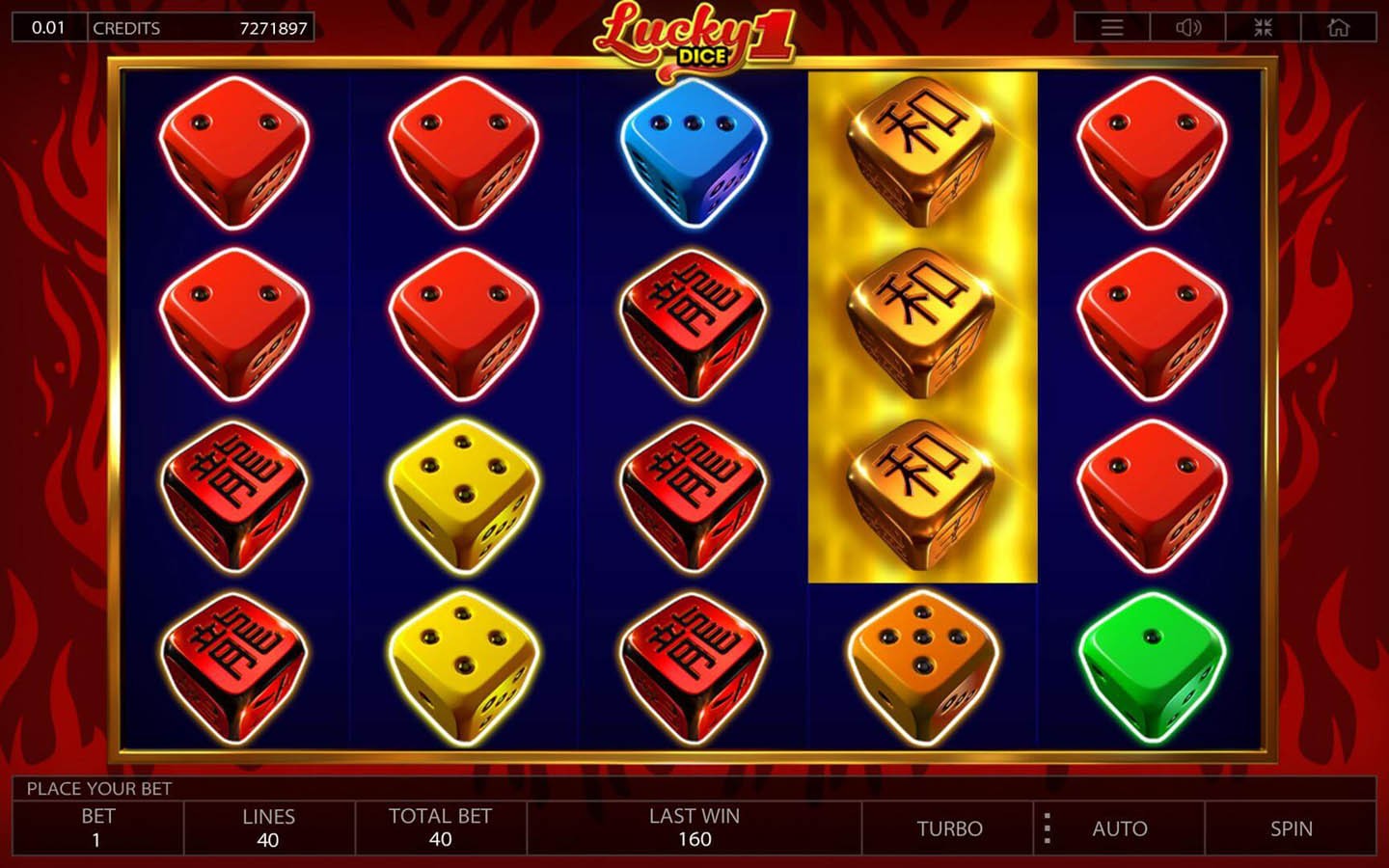This screenshot has height=868, width=1389.
Task: Click the TOTAL BET panel
Action: [441, 827]
